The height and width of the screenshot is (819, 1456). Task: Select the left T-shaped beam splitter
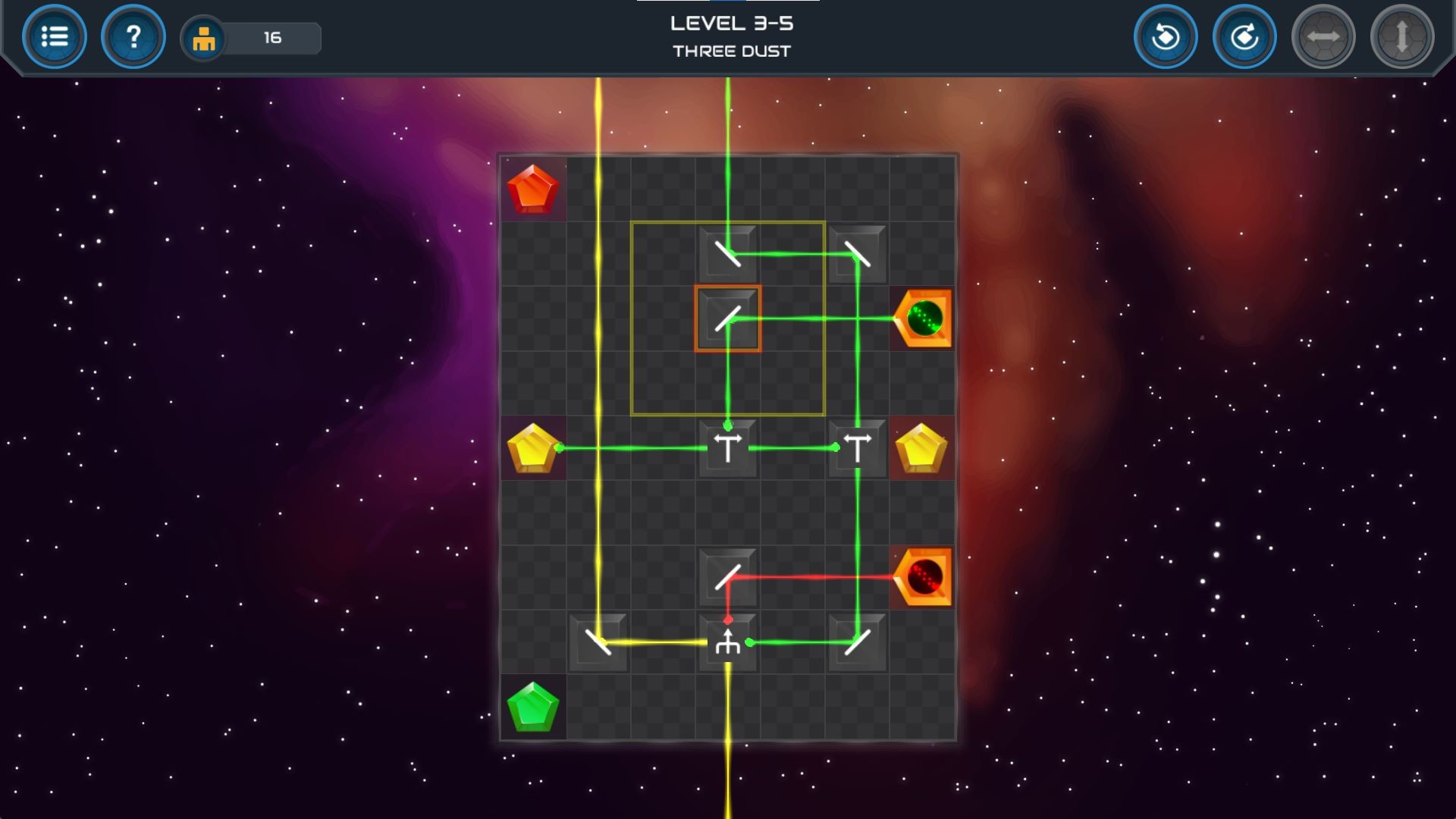click(x=727, y=448)
